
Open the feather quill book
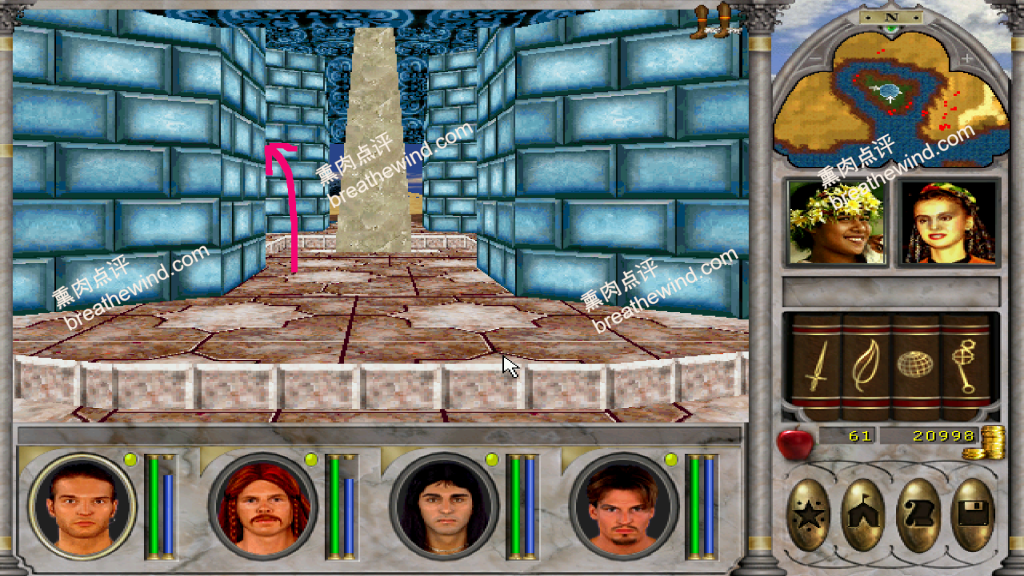coord(865,367)
